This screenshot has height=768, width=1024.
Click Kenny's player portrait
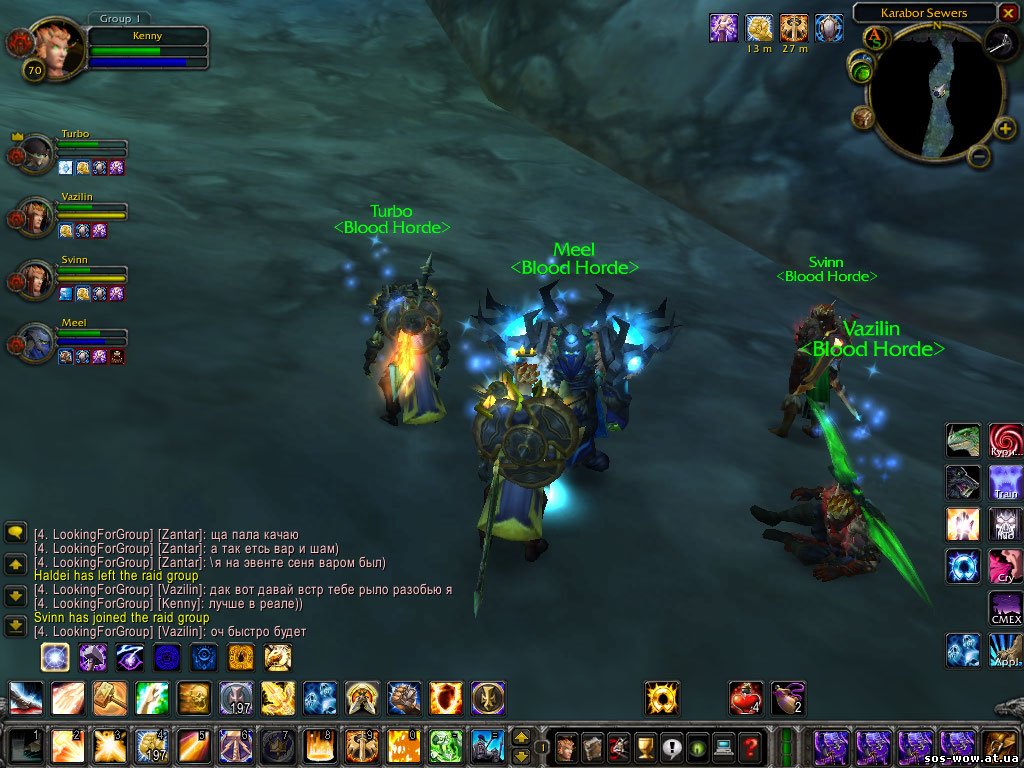click(x=58, y=46)
